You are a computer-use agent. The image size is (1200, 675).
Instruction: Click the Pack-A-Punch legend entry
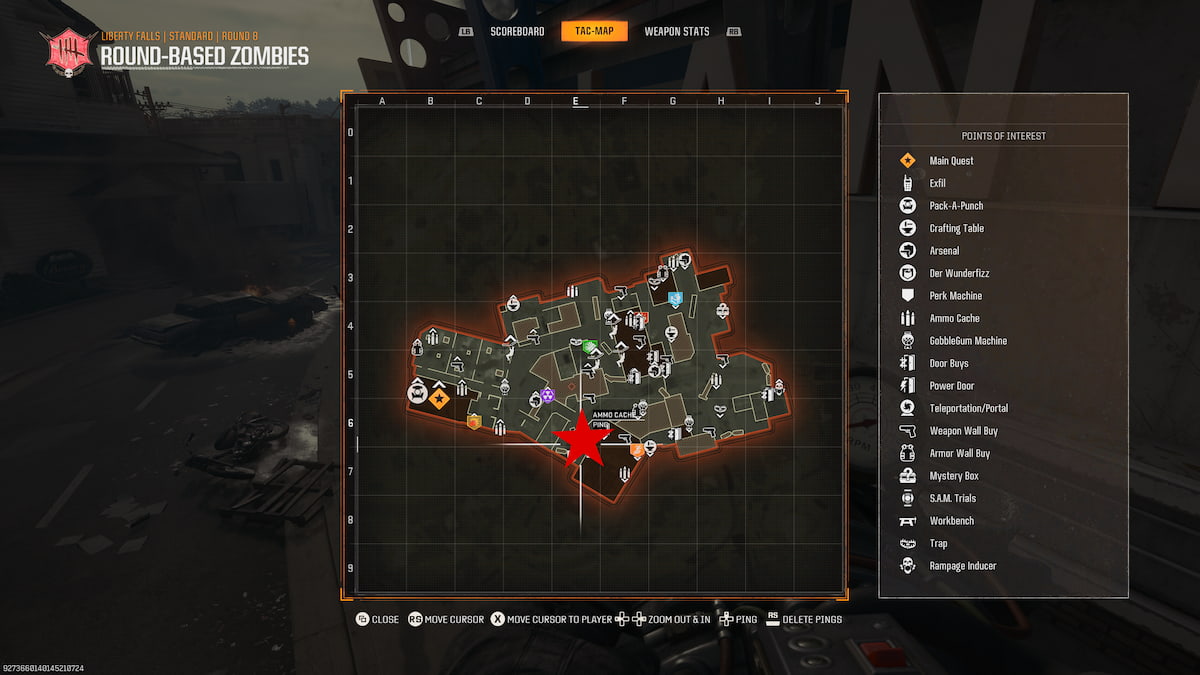coord(955,206)
